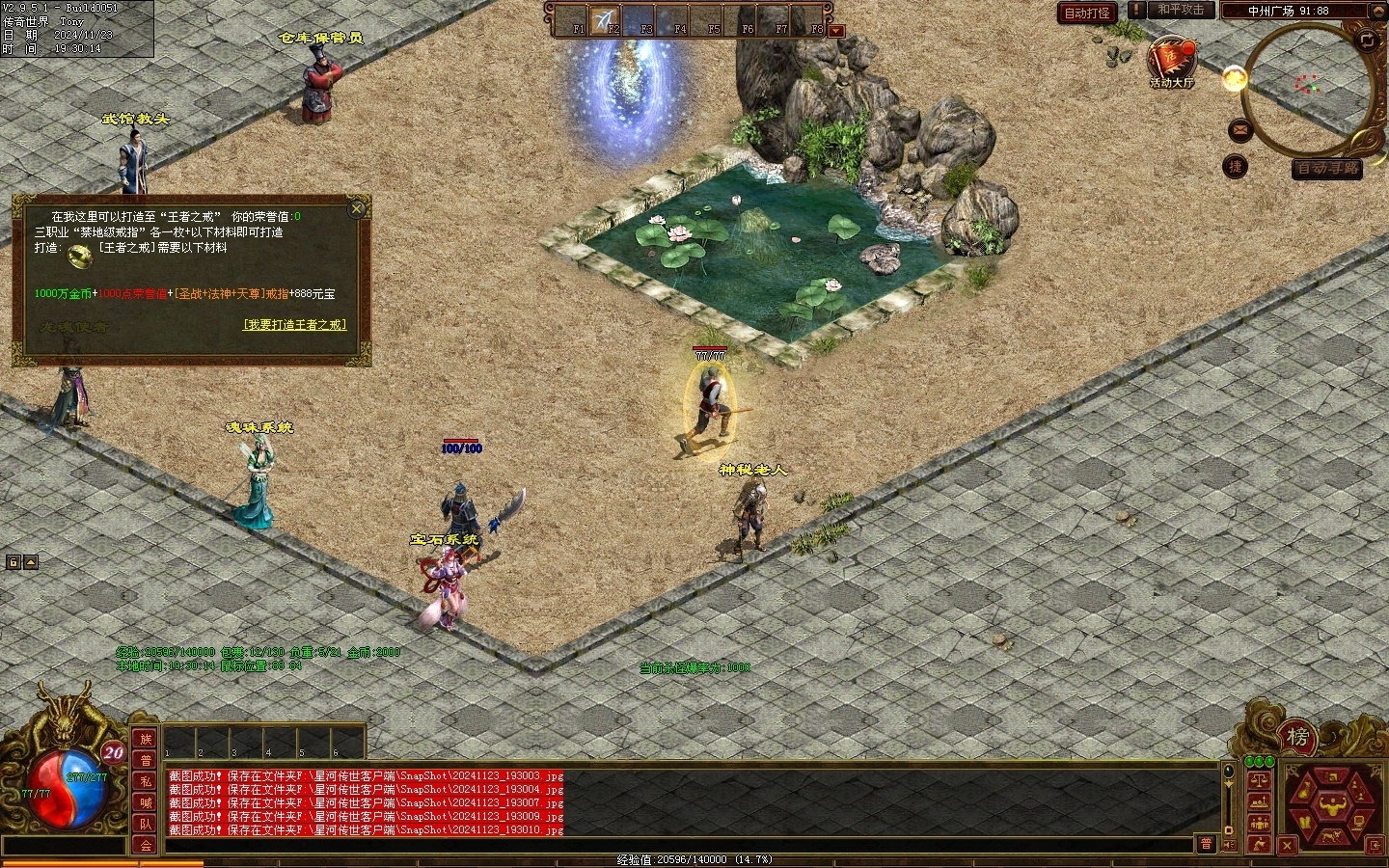Open the 捷 shortcut button
The image size is (1389, 868).
[x=1235, y=167]
